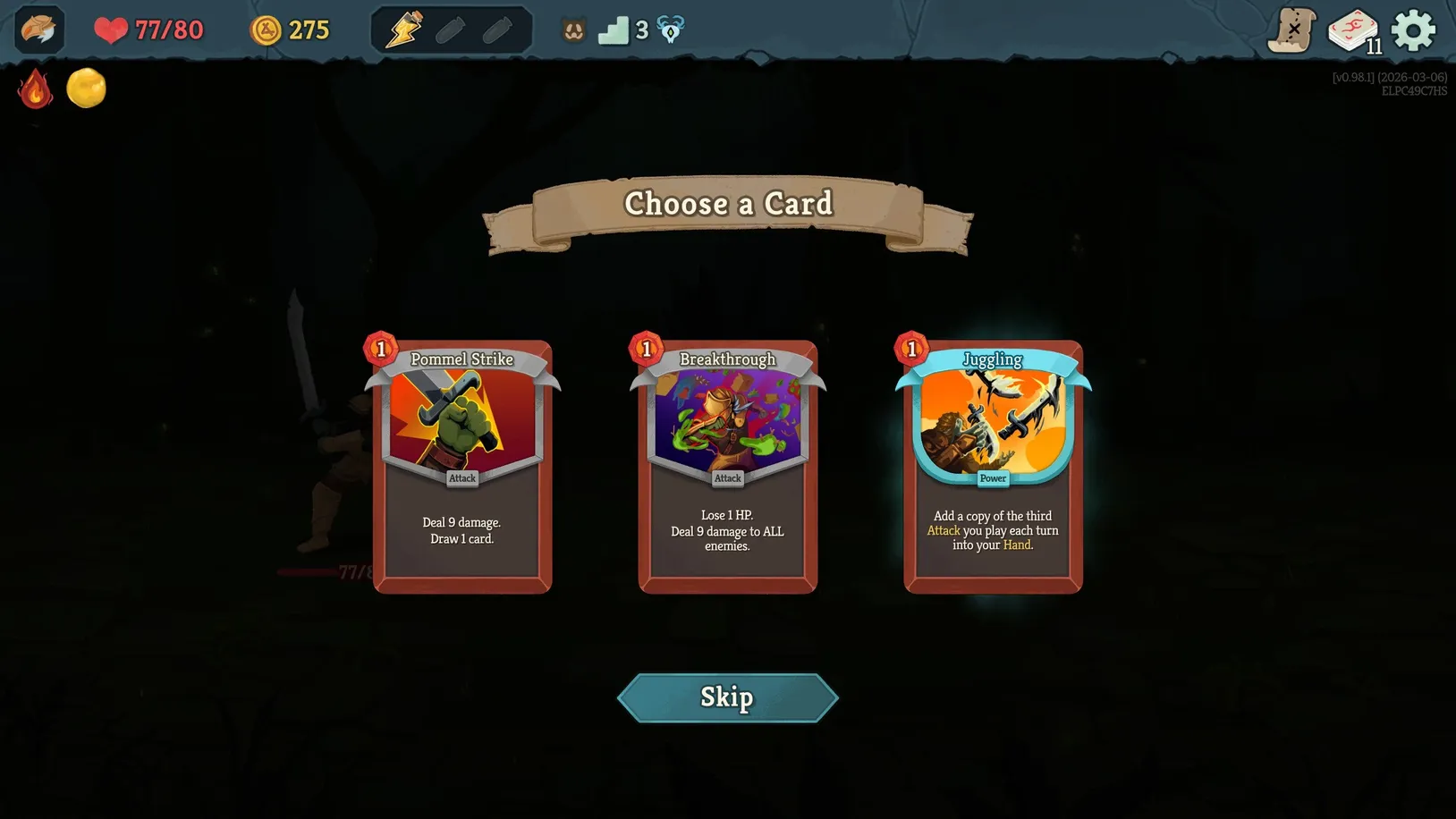Click the character portrait in top-left
The width and height of the screenshot is (1456, 819).
[x=38, y=30]
